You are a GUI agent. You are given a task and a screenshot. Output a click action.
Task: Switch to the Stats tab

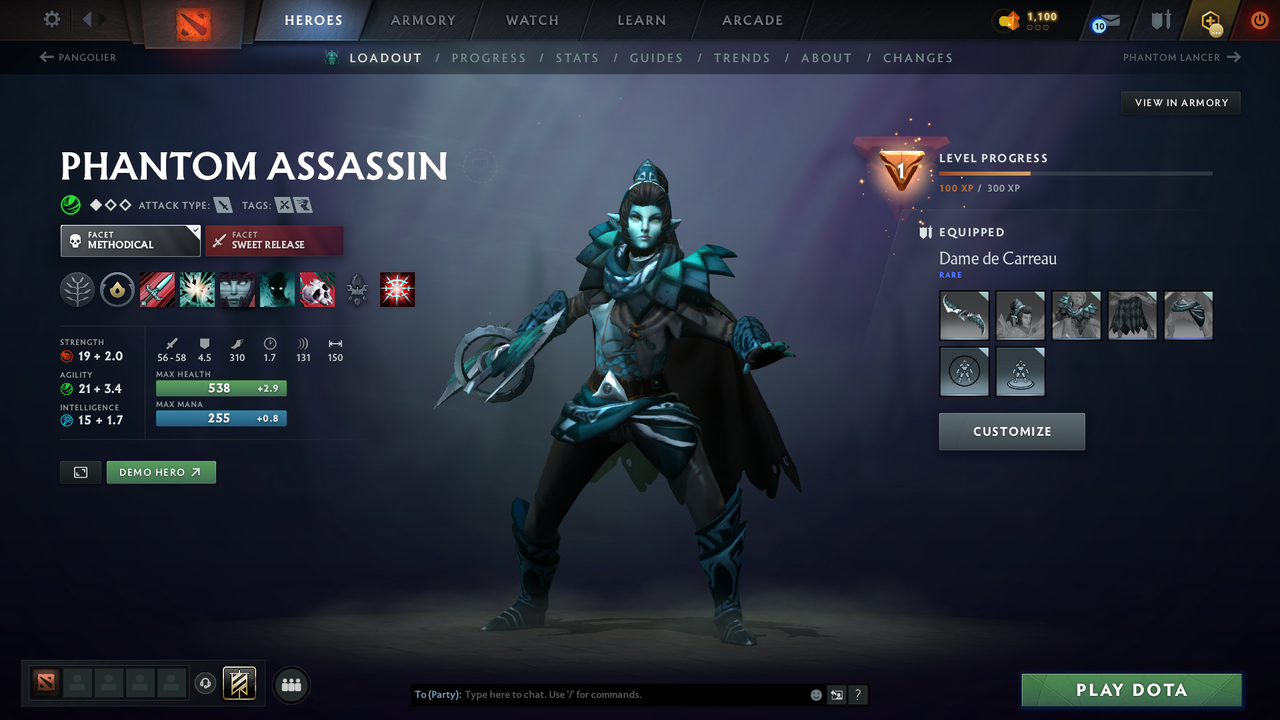[577, 57]
